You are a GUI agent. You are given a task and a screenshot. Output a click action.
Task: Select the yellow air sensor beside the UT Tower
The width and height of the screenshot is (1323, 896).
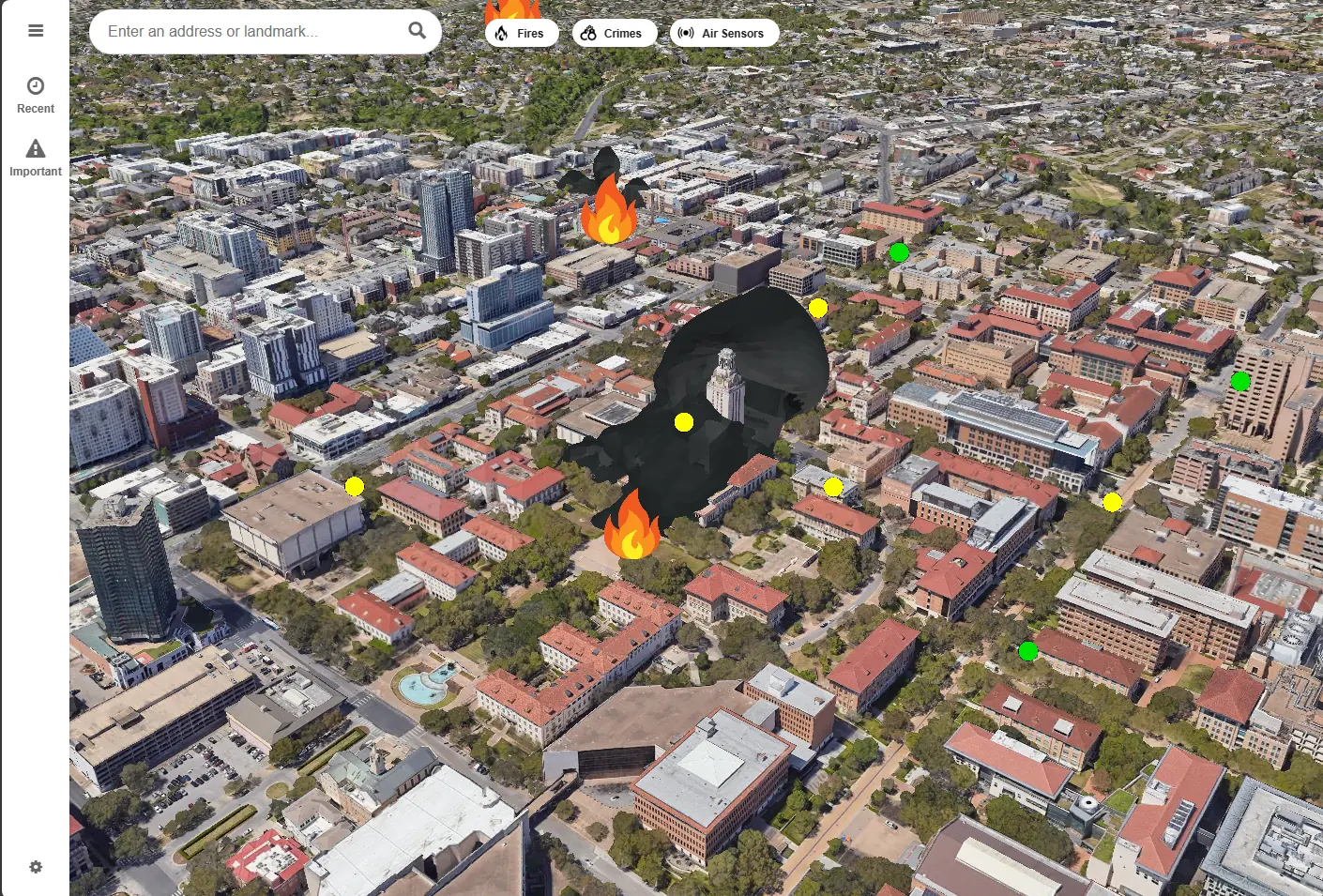[x=682, y=422]
